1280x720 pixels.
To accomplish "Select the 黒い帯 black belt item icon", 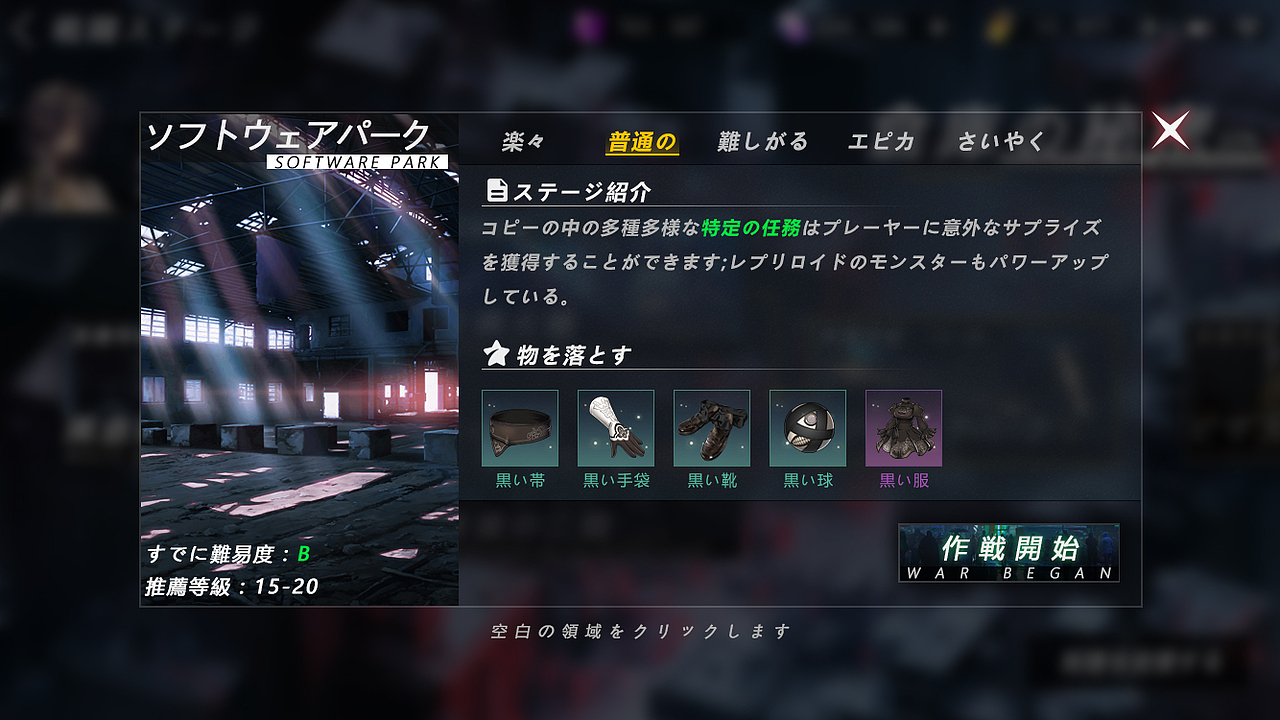I will pos(522,428).
